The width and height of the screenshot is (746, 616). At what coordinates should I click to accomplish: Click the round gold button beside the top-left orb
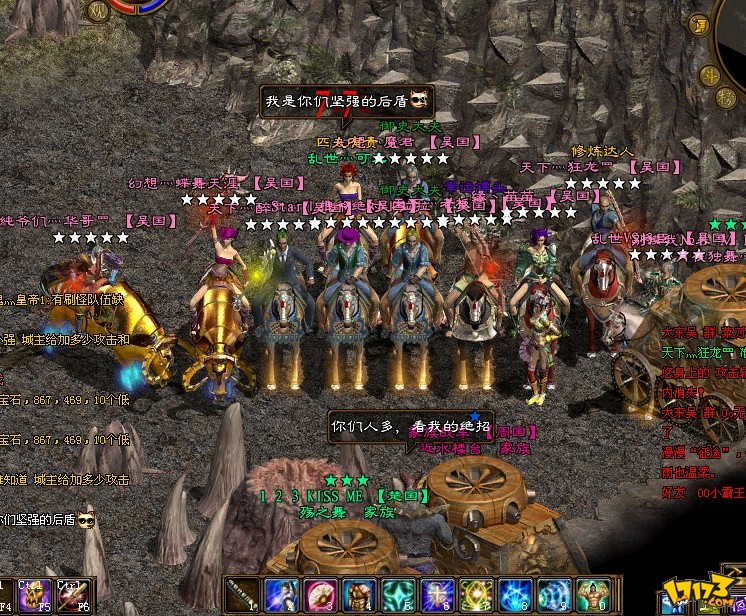(x=99, y=11)
